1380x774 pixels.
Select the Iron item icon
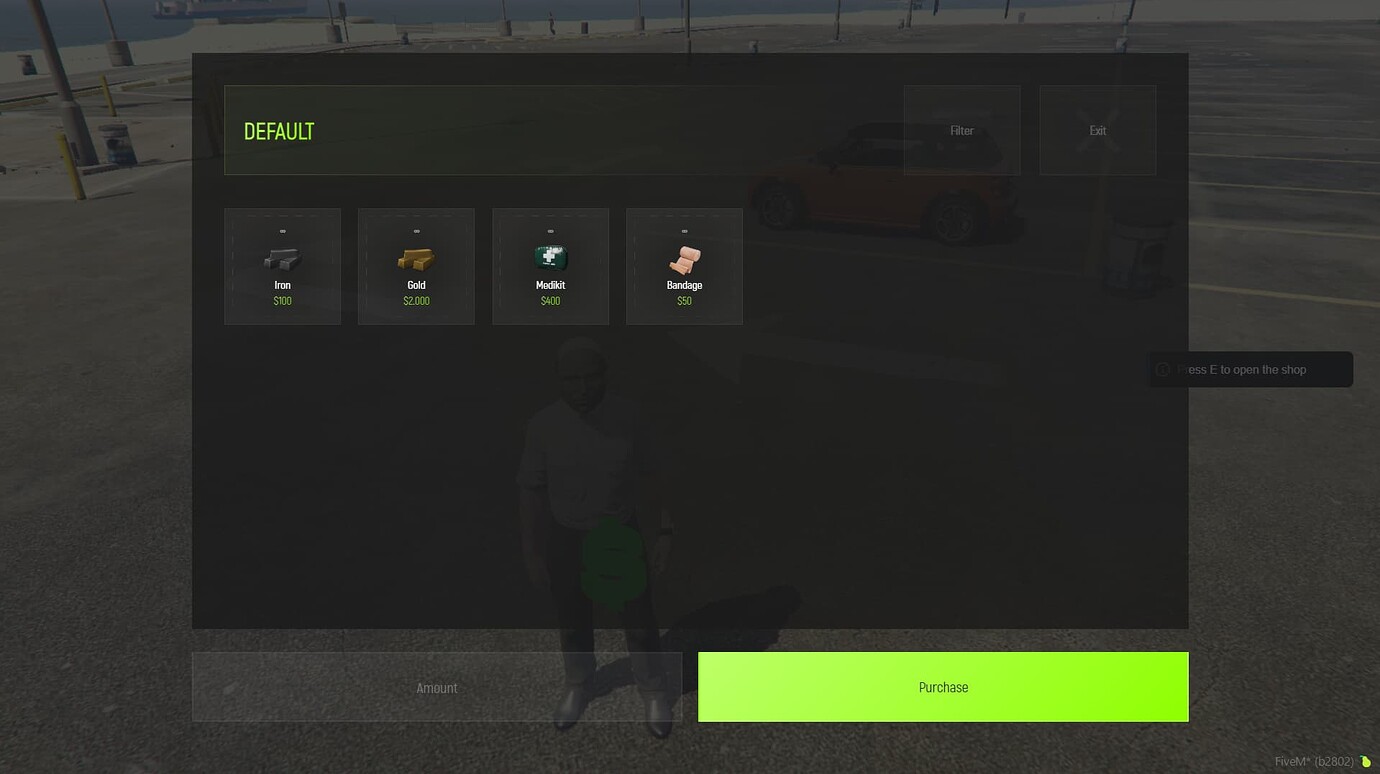[282, 257]
